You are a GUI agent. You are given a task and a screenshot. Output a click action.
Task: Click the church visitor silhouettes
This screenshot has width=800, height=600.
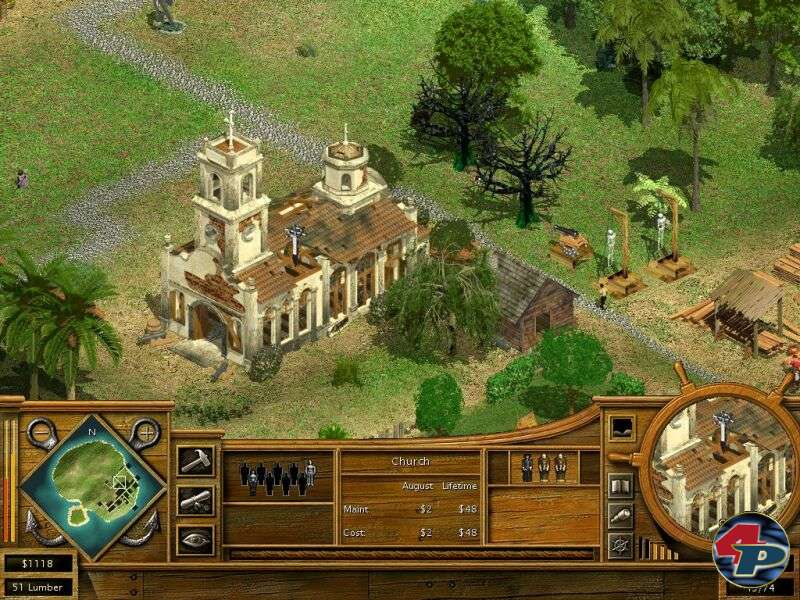(277, 476)
